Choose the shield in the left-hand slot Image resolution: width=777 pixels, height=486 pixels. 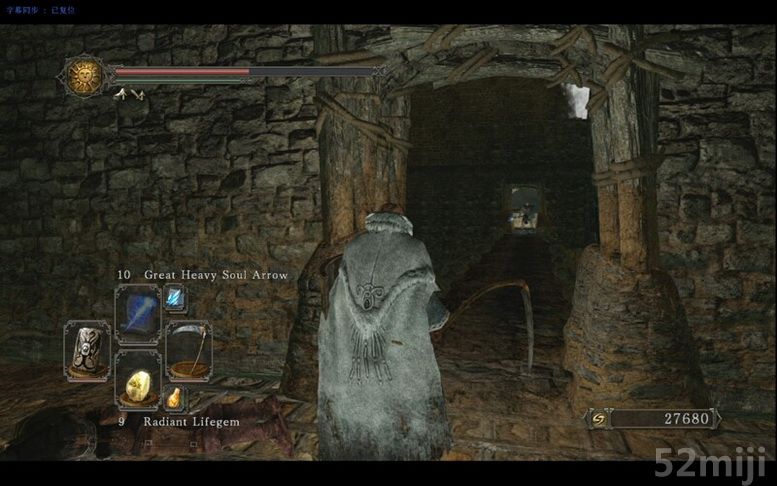(x=87, y=350)
